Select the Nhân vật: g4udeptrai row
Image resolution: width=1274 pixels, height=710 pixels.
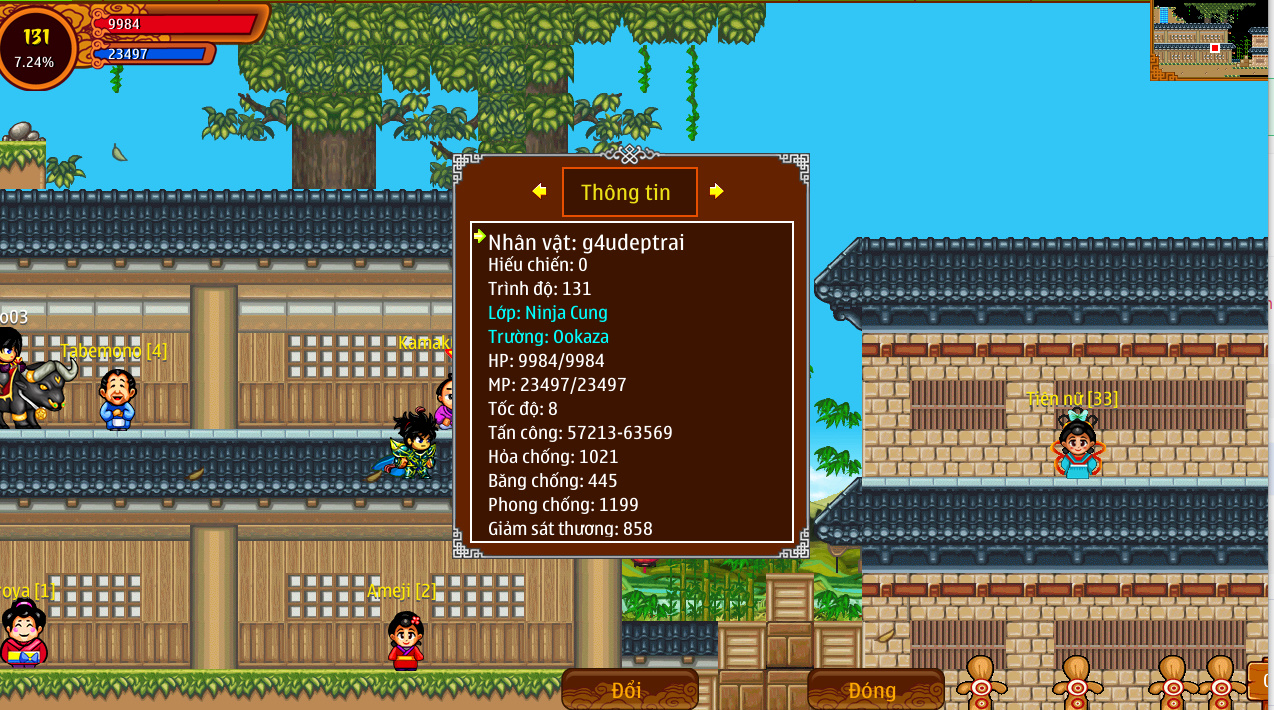click(x=586, y=242)
